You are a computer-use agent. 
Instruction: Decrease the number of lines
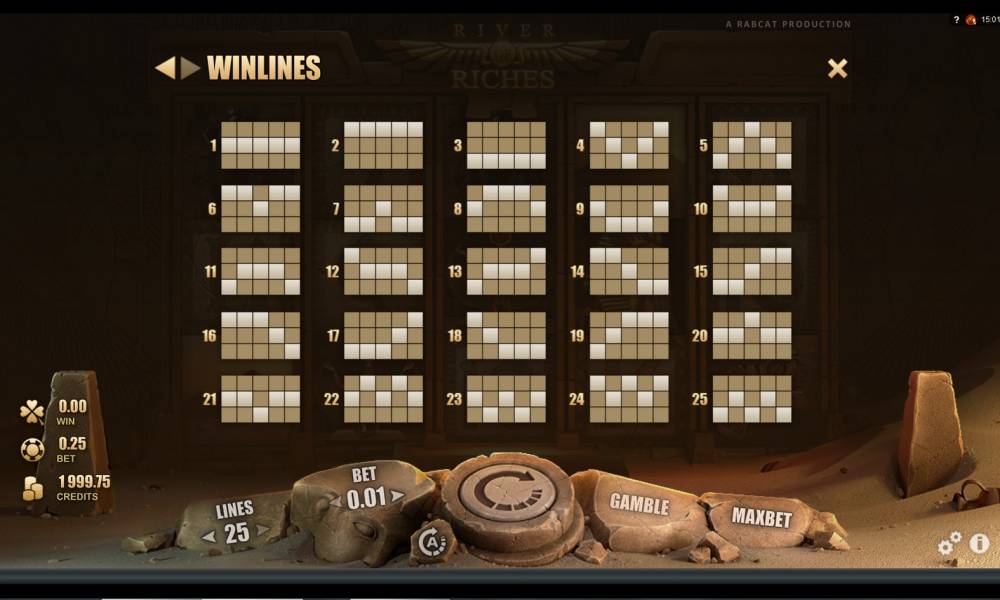[x=210, y=535]
